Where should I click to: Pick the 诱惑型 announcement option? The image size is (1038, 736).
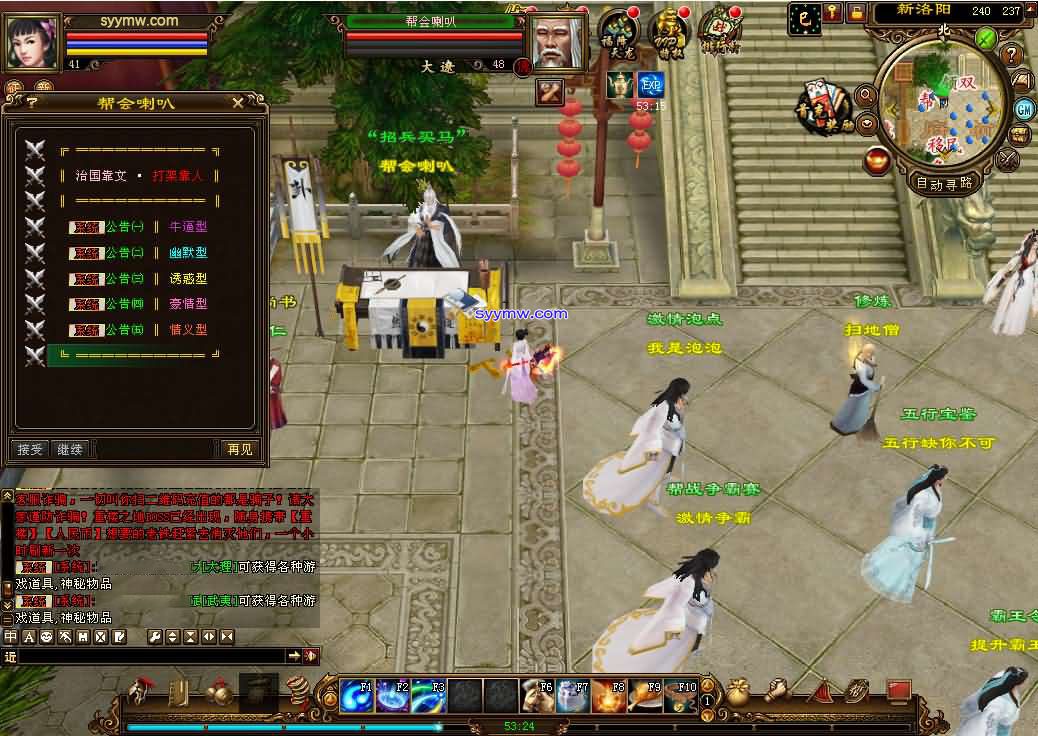pyautogui.click(x=187, y=279)
